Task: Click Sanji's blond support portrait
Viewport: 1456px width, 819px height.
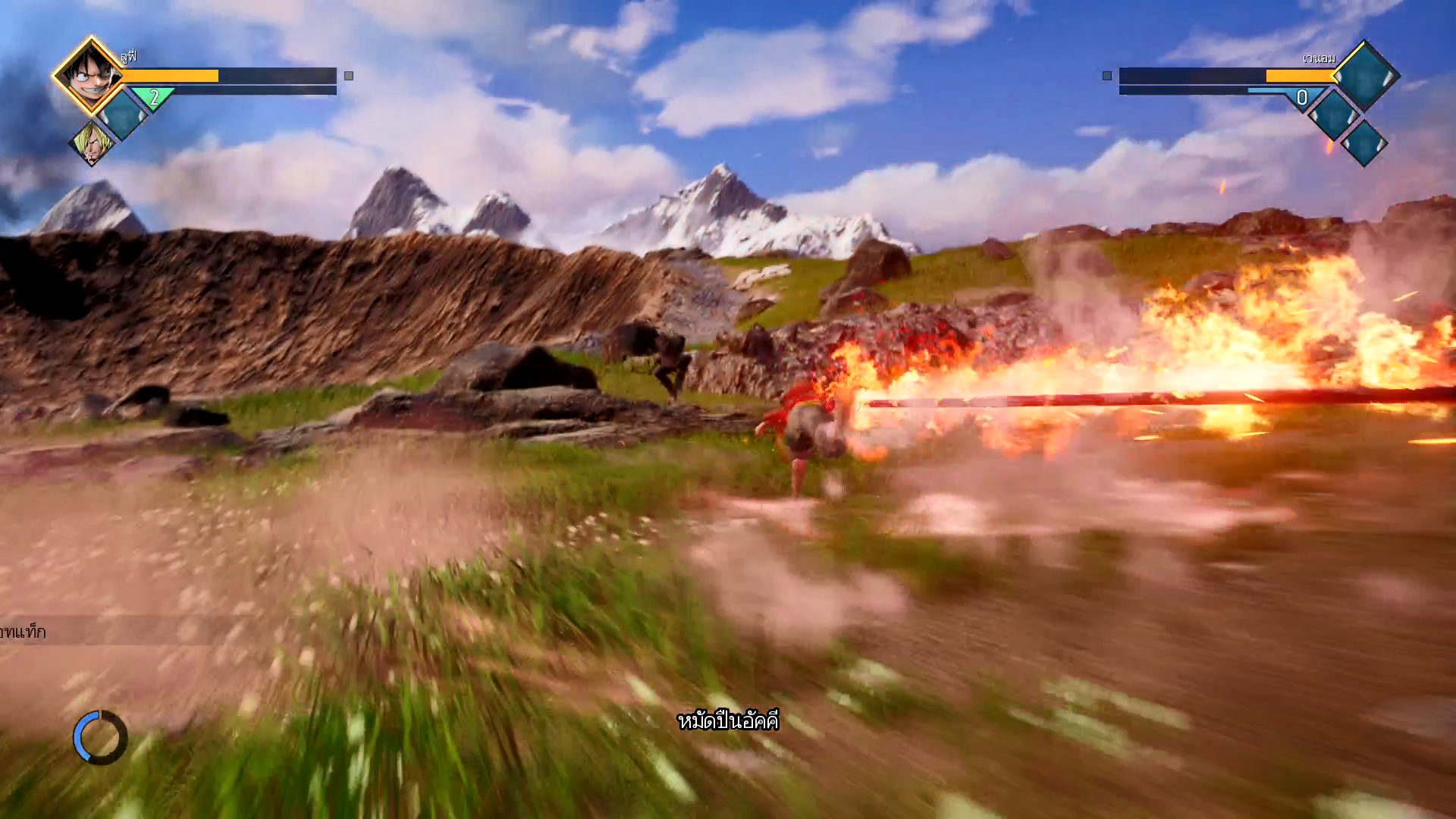Action: (93, 142)
